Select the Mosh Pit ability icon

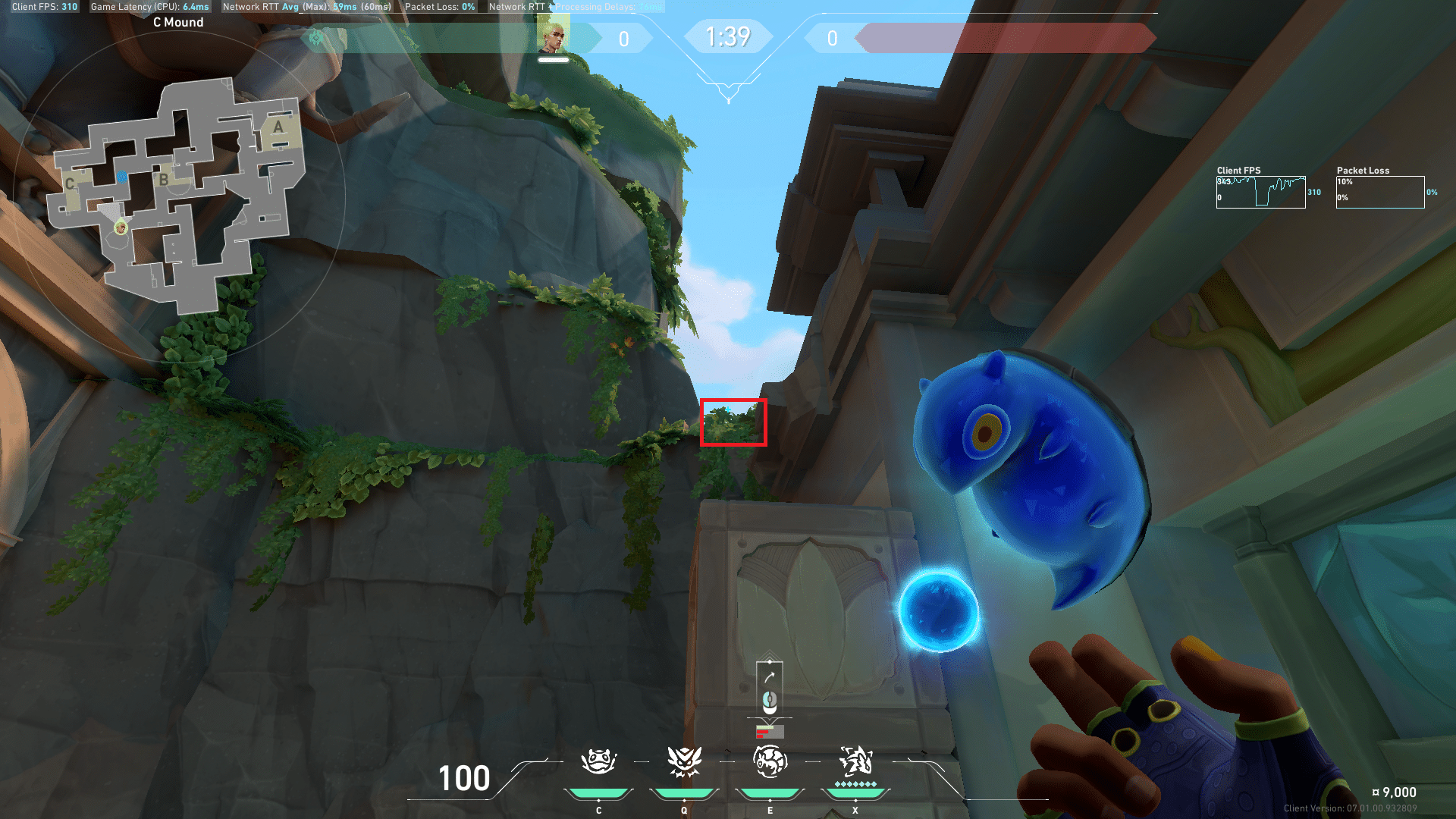pyautogui.click(x=598, y=761)
